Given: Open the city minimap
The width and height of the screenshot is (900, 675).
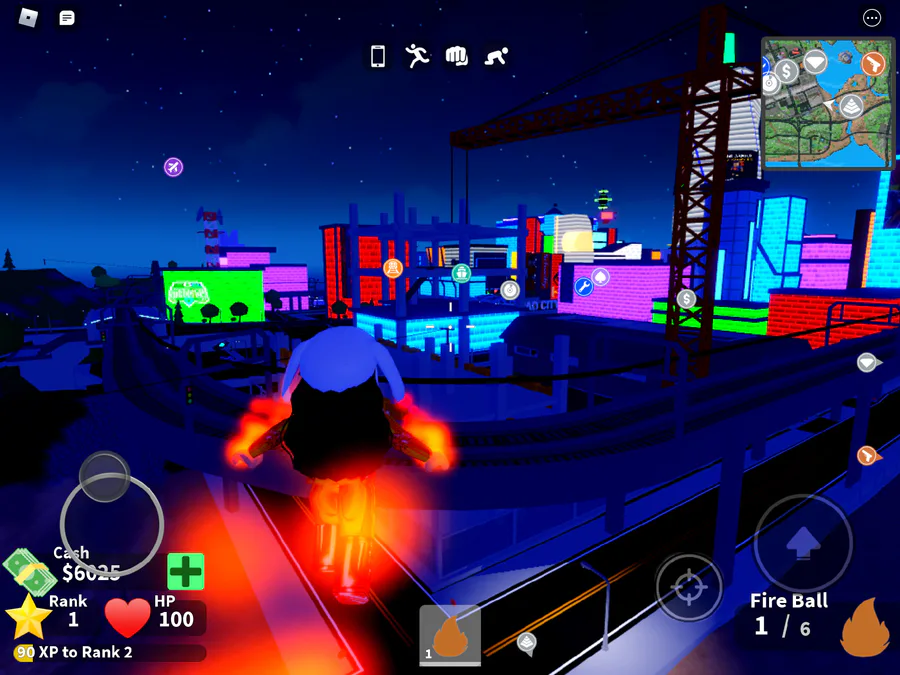Looking at the screenshot, I should pos(828,103).
